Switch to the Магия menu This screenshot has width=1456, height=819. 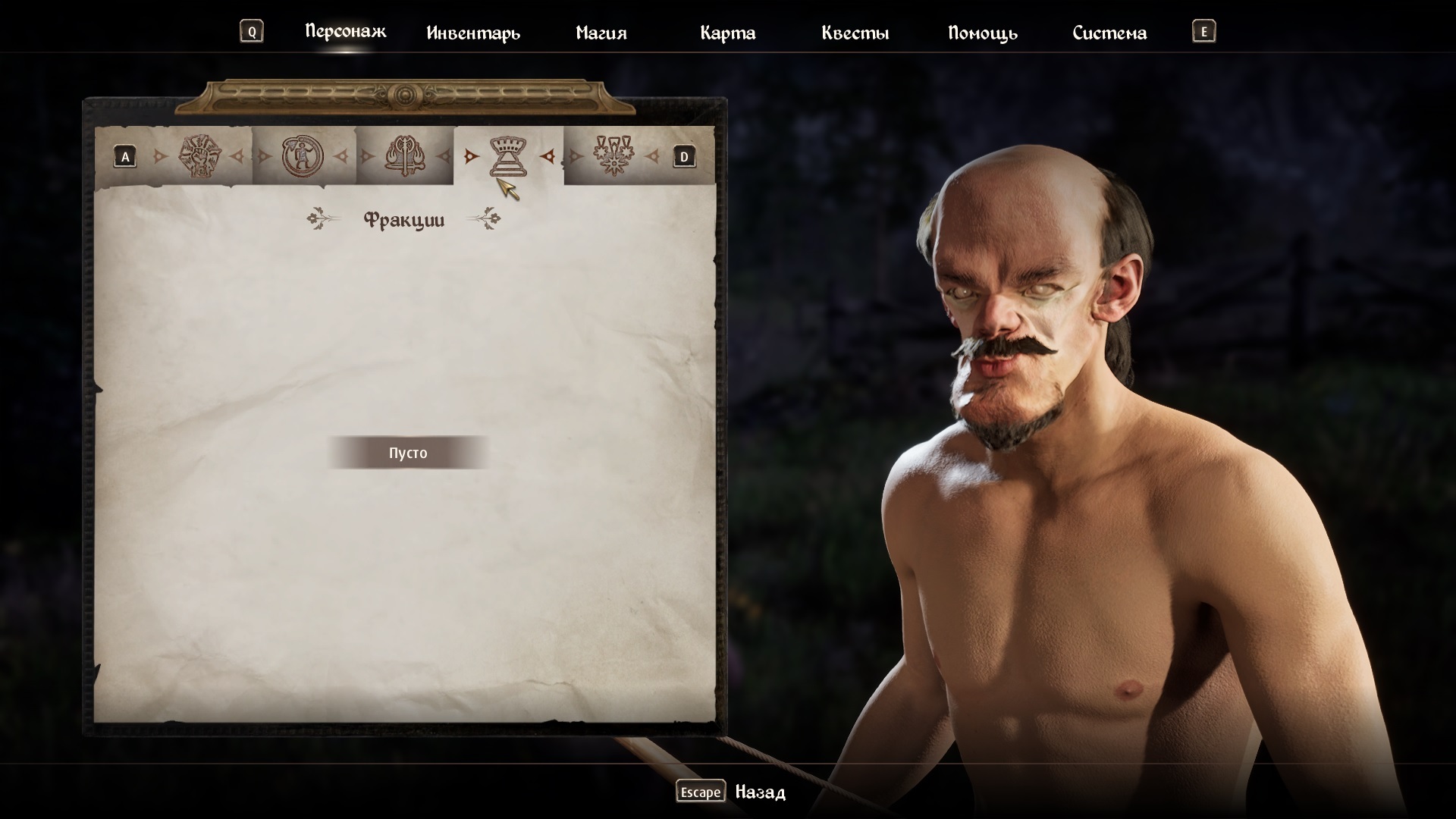(601, 33)
